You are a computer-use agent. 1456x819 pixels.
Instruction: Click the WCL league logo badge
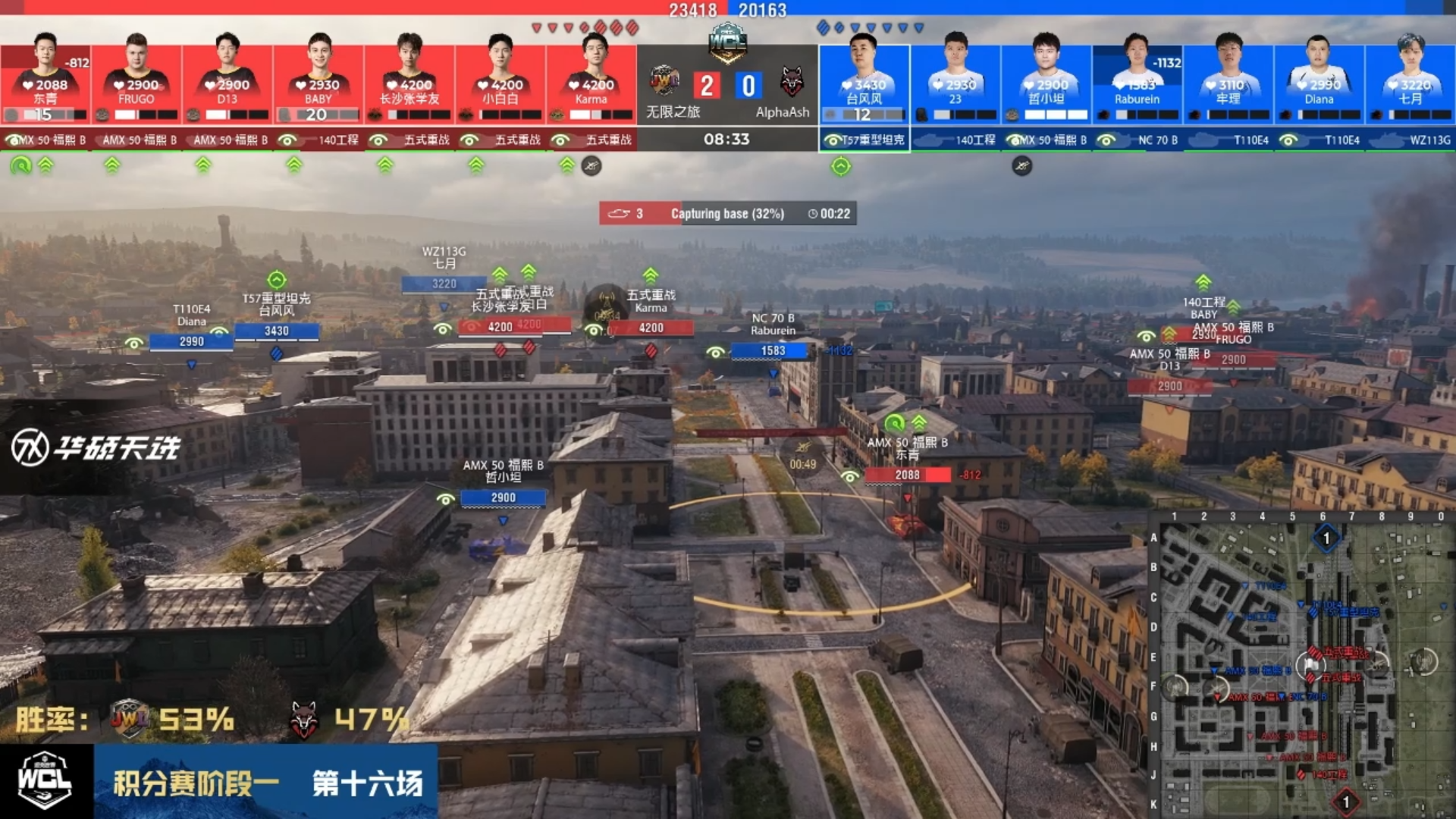click(45, 780)
